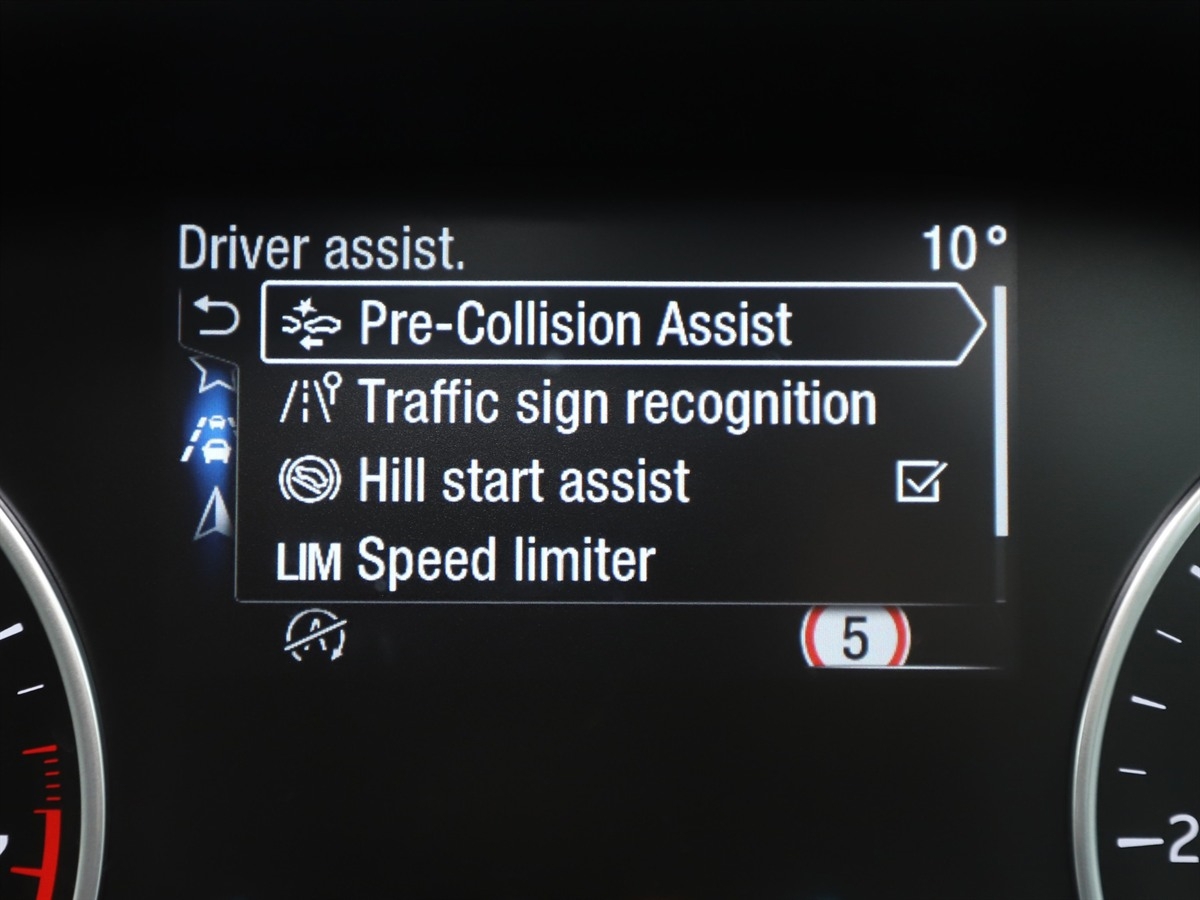Toggle the Hill start assist checkbox

pyautogui.click(x=918, y=482)
